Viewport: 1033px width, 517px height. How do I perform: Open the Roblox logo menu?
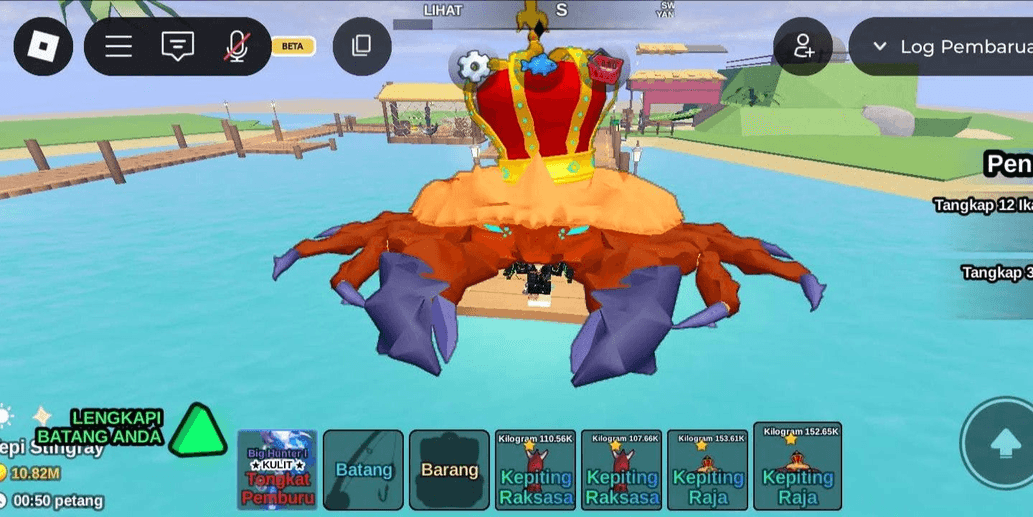click(43, 46)
